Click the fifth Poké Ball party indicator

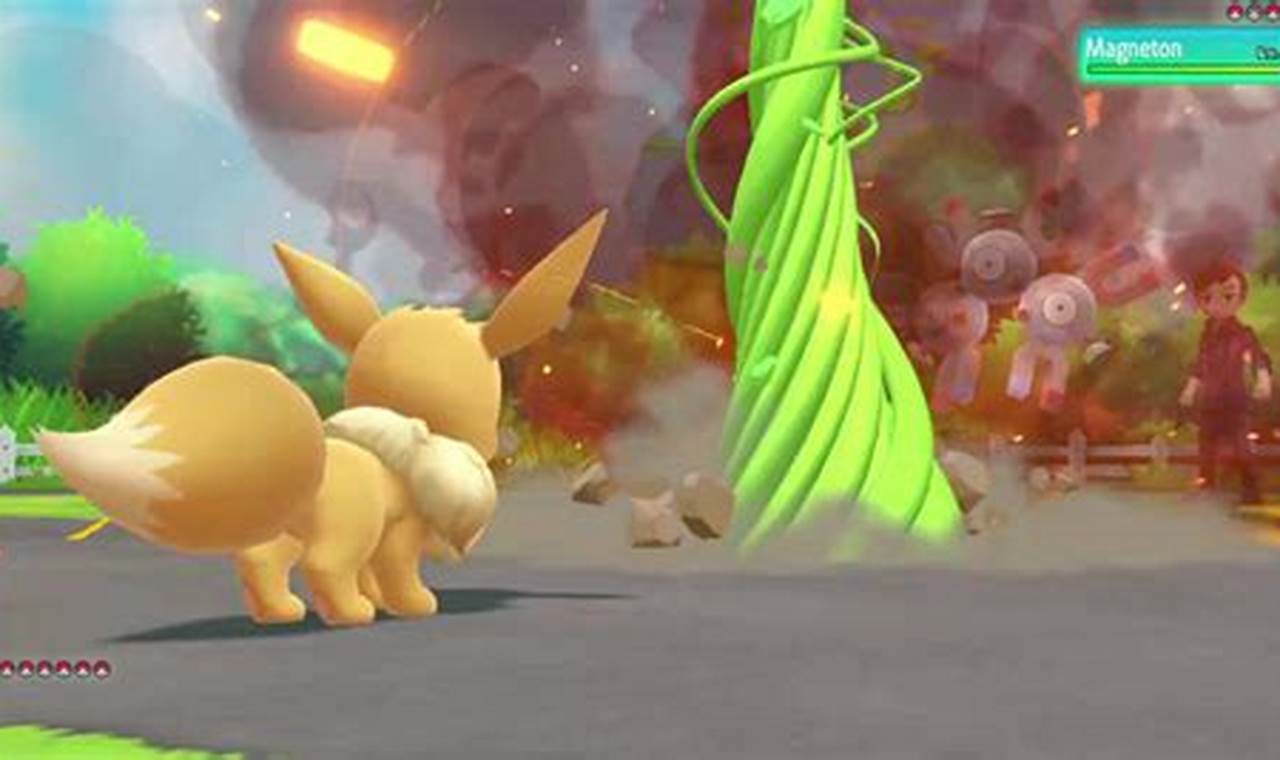(x=84, y=670)
